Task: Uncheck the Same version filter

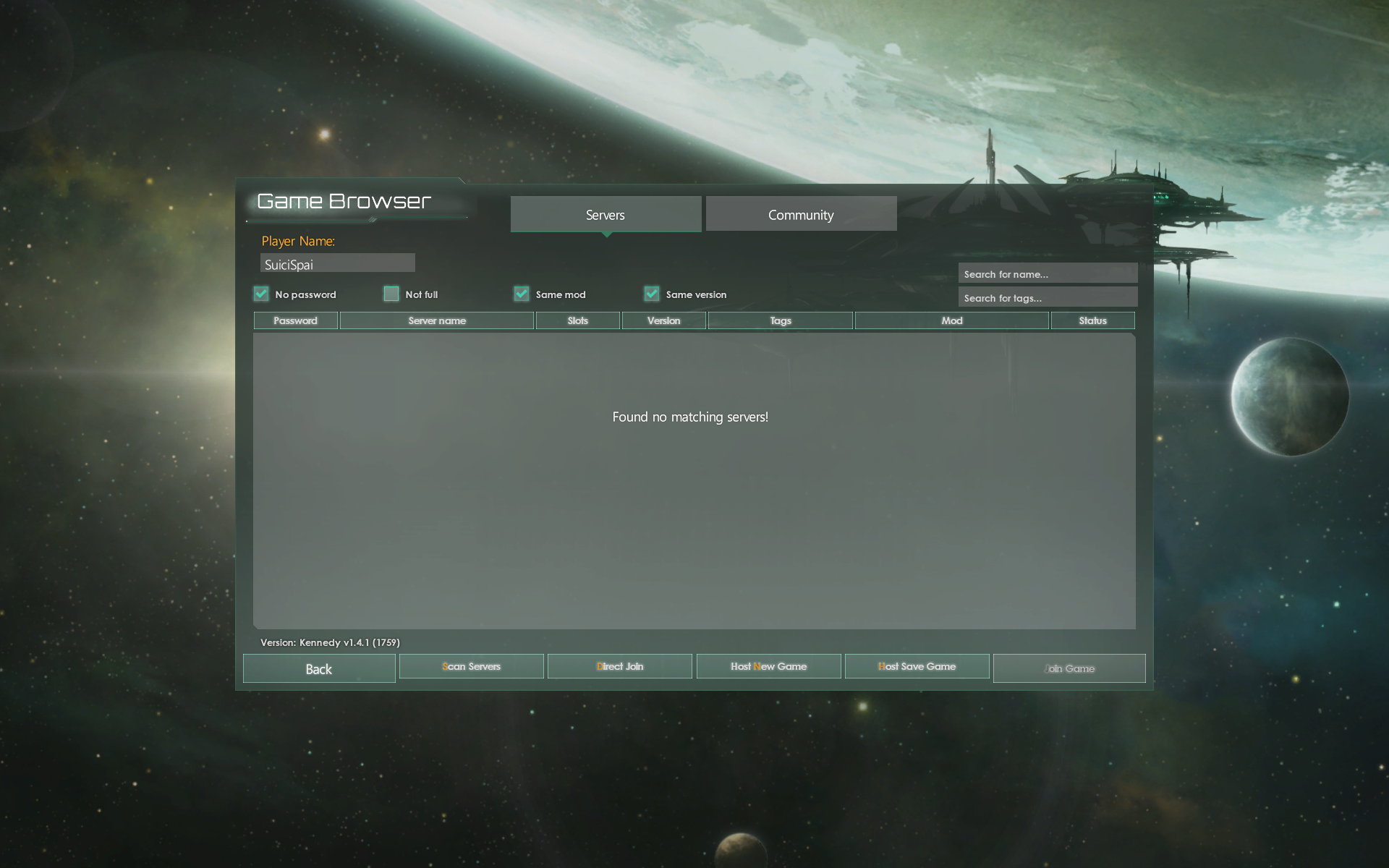Action: tap(651, 294)
